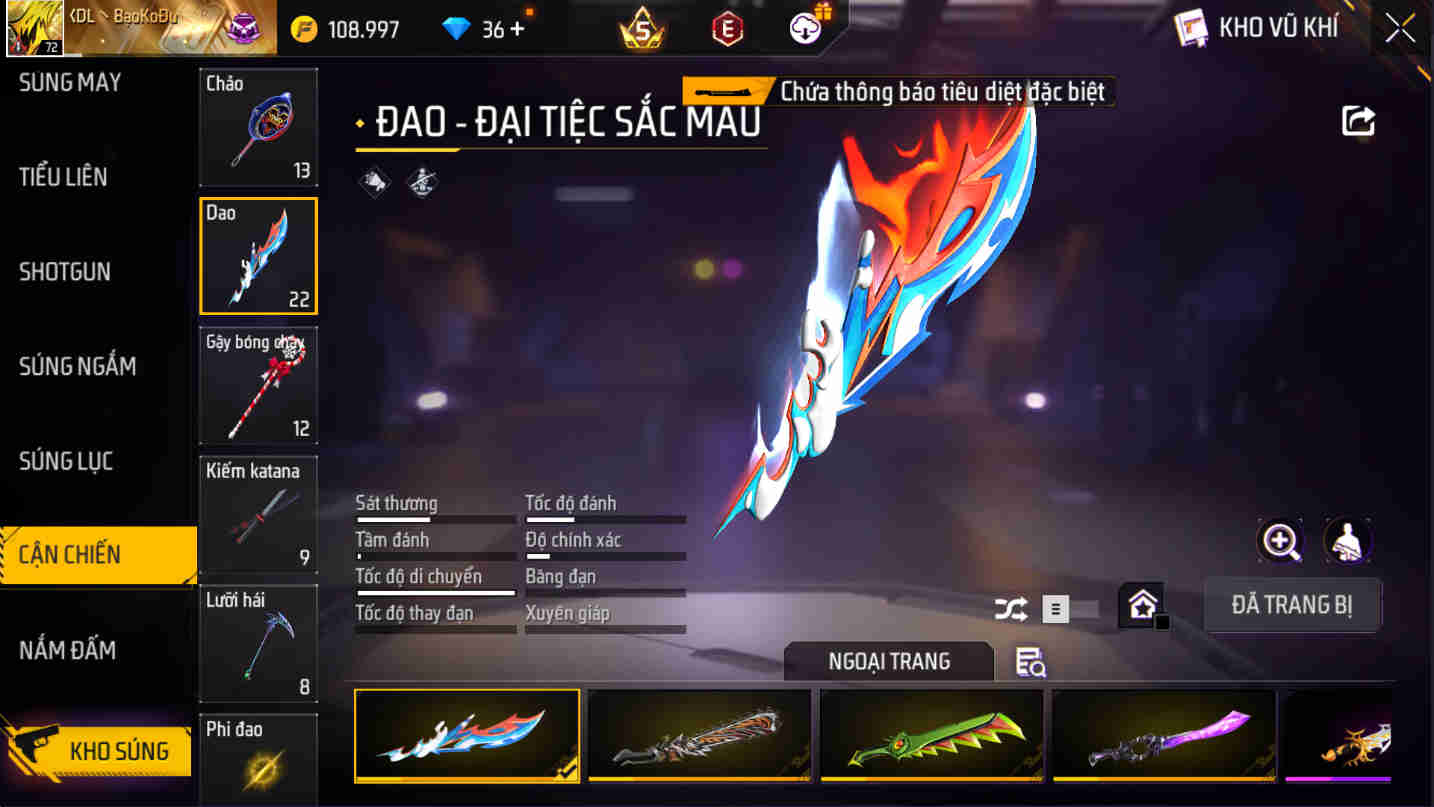Open the weapon inspect details icon
The width and height of the screenshot is (1434, 807).
point(1029,663)
